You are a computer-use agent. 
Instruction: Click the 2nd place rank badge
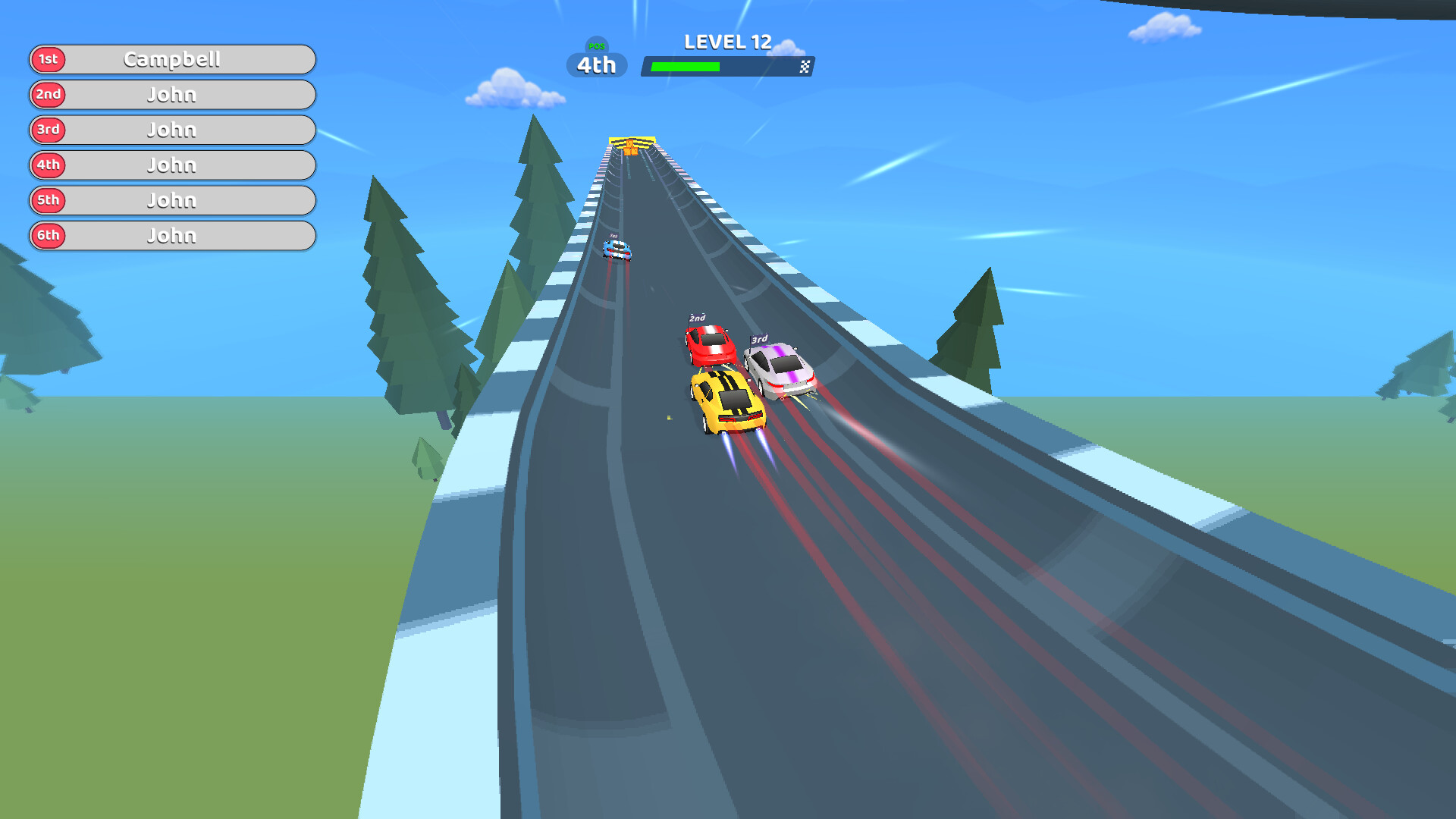pyautogui.click(x=48, y=94)
